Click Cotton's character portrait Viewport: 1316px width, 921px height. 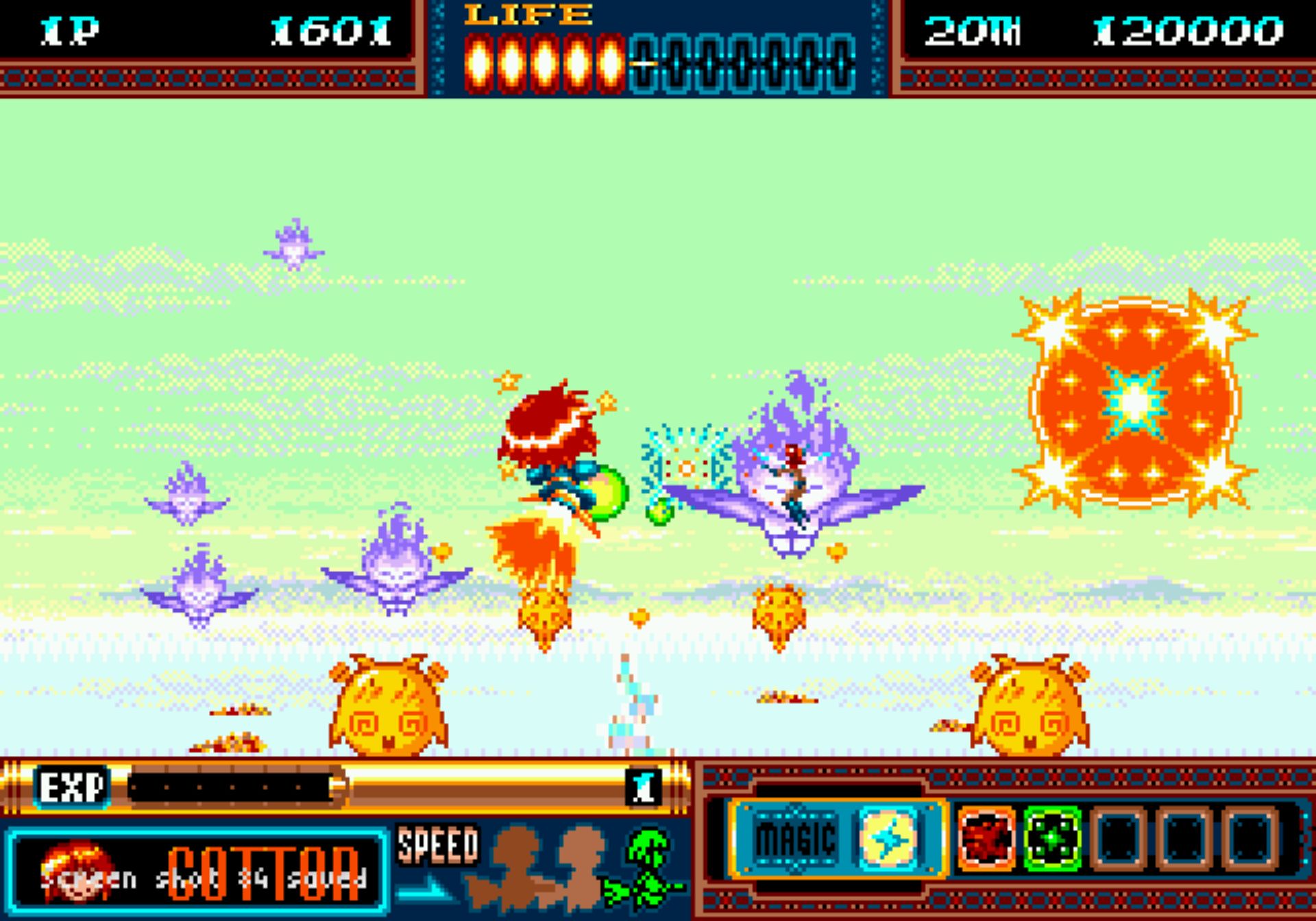77,872
